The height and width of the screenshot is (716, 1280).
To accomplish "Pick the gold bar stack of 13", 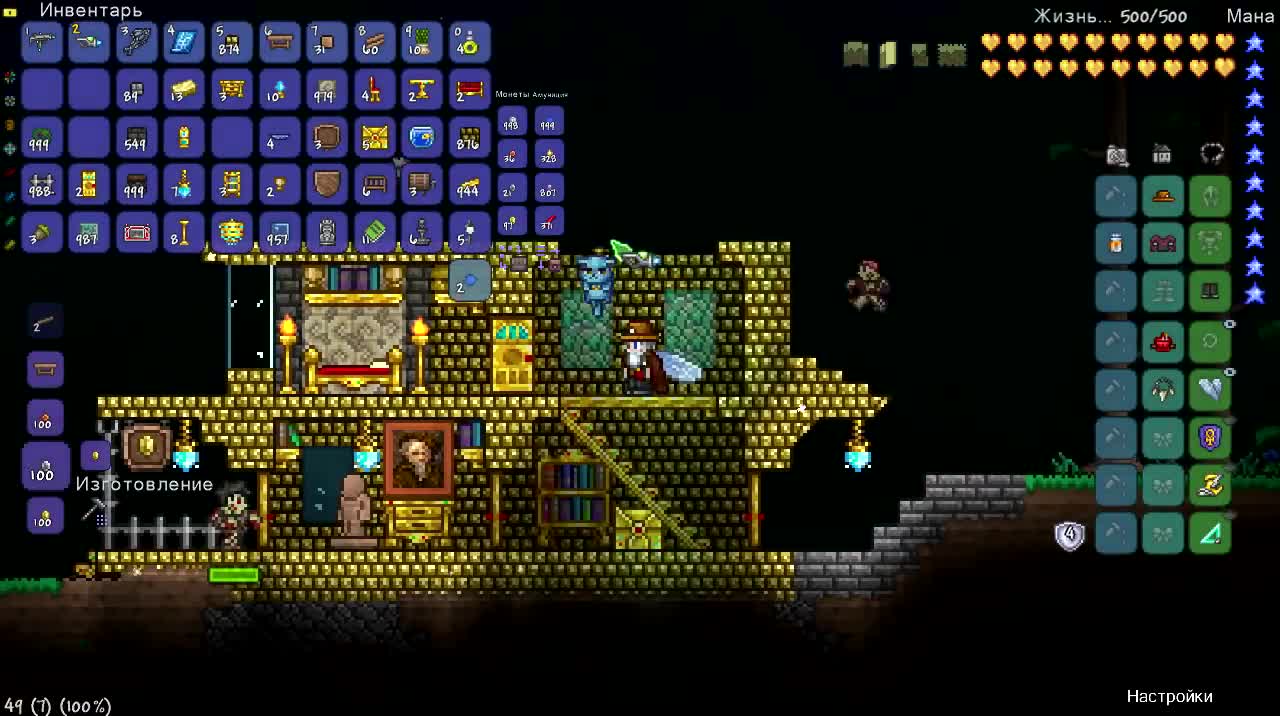I will 184,90.
